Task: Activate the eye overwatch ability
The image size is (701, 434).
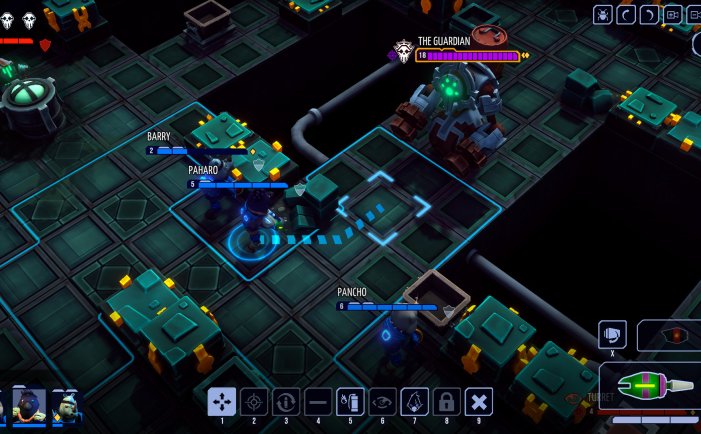Action: (x=382, y=402)
